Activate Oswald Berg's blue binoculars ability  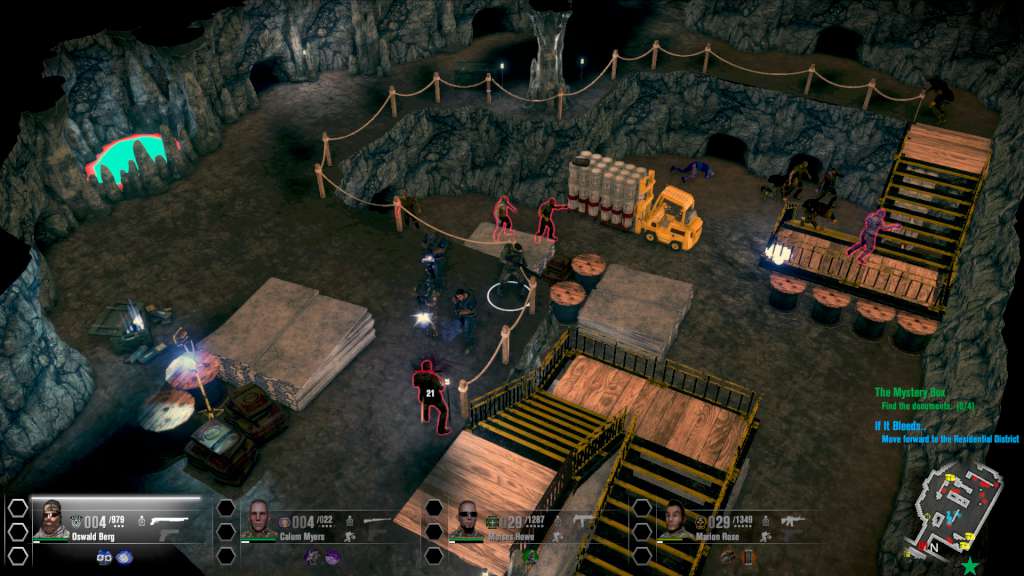click(104, 557)
